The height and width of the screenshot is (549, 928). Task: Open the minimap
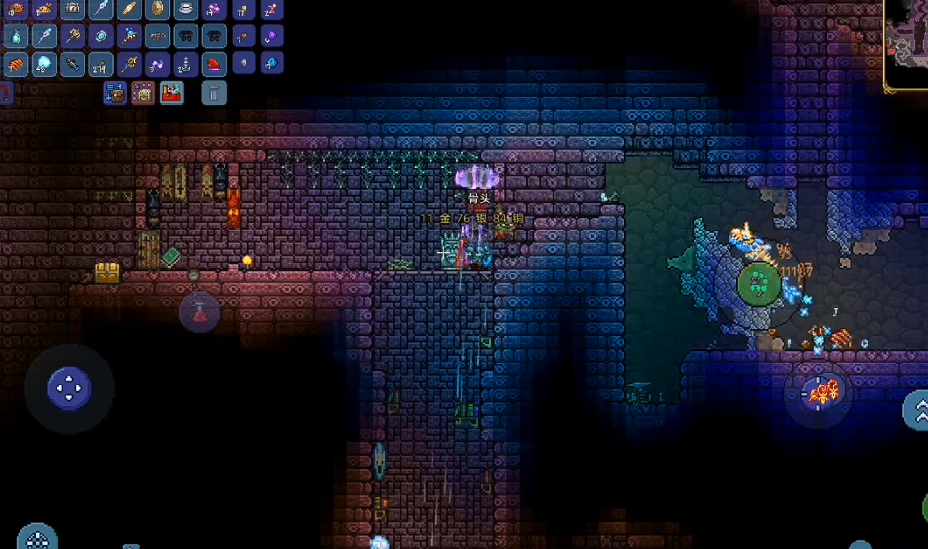pyautogui.click(x=906, y=32)
